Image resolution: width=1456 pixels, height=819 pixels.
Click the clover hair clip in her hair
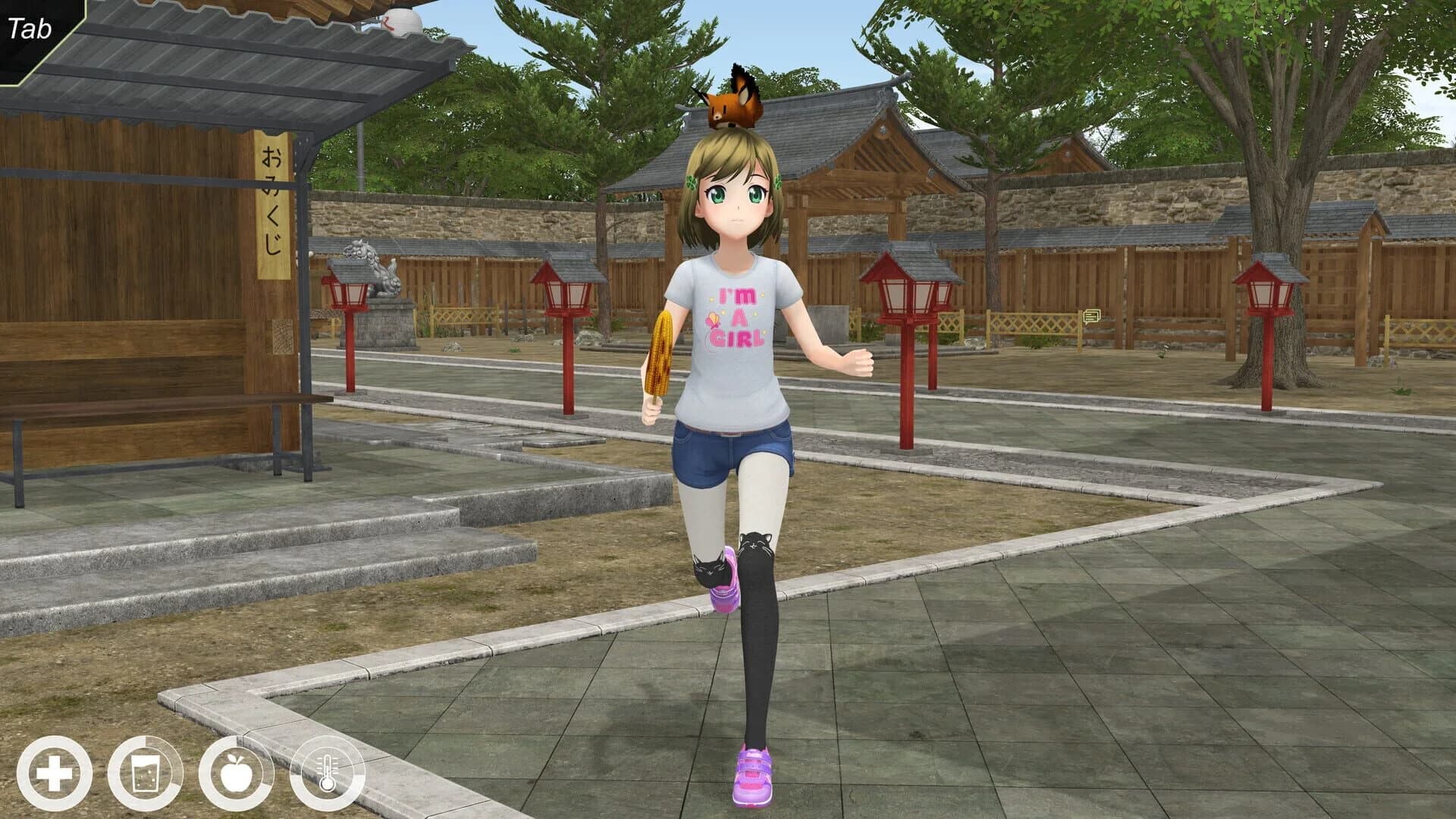click(x=692, y=182)
